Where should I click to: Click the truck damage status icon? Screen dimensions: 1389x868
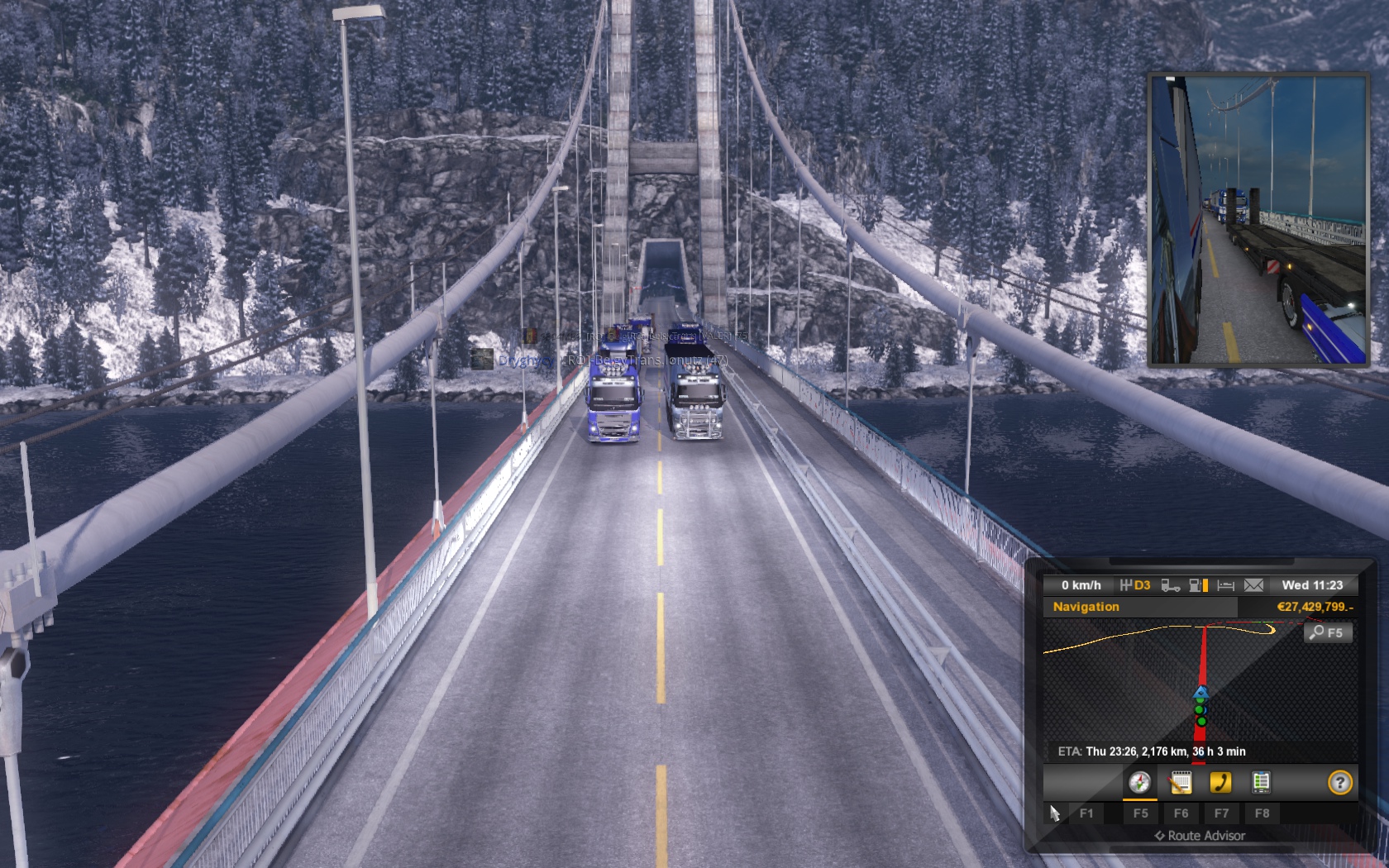coord(1170,585)
